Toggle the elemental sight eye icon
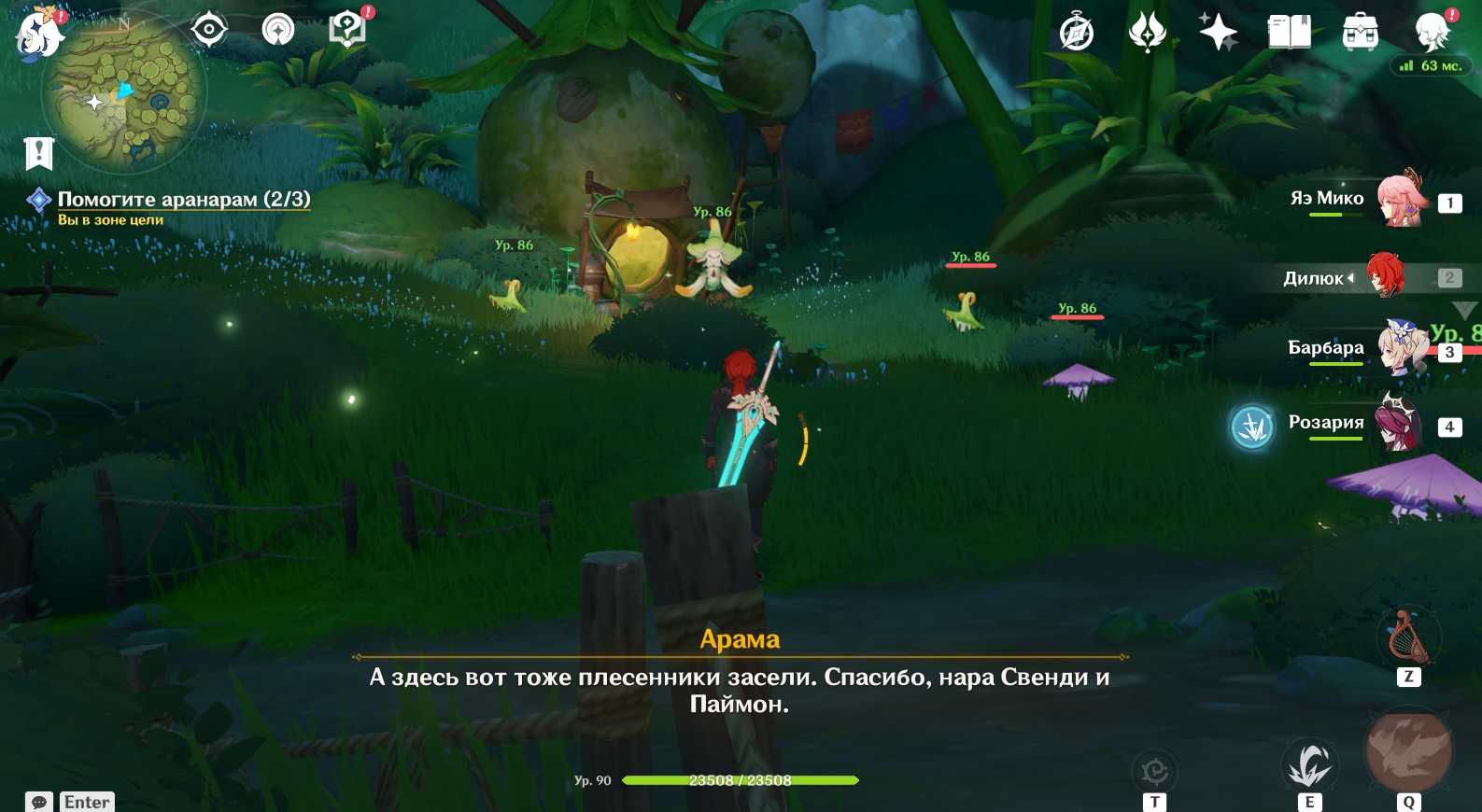The height and width of the screenshot is (812, 1482). (x=208, y=30)
